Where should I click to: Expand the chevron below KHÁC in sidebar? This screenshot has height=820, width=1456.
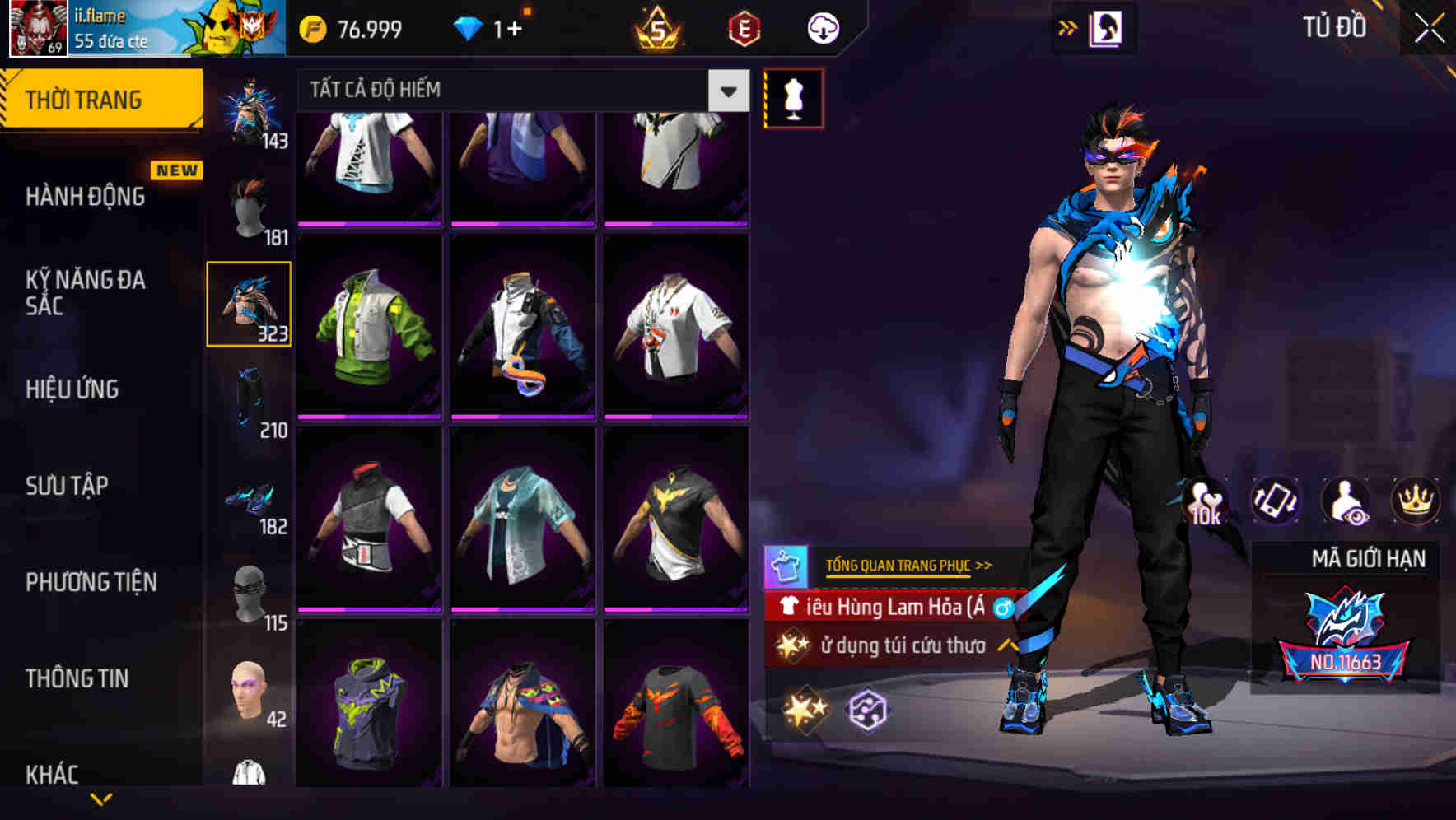click(102, 799)
